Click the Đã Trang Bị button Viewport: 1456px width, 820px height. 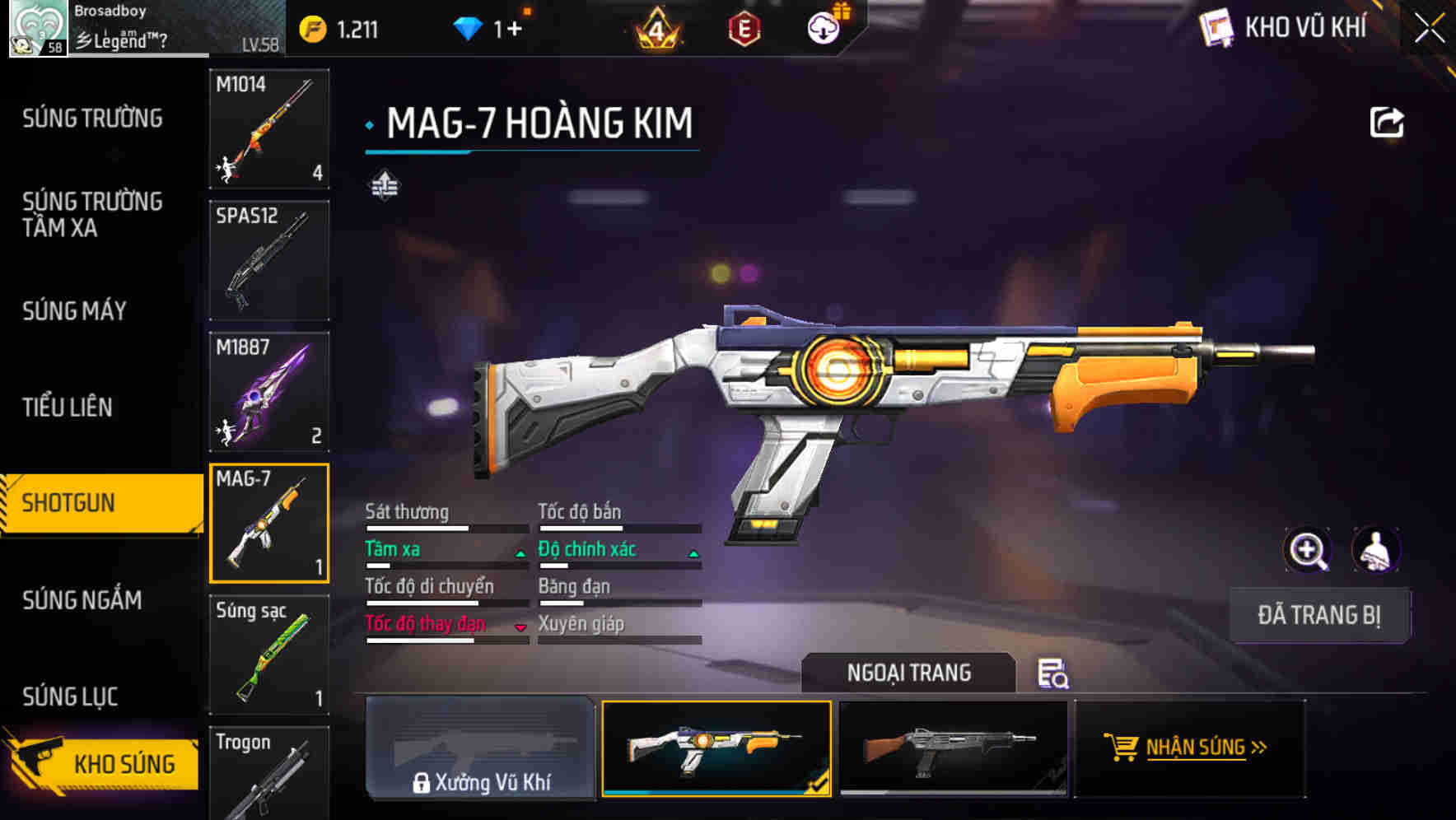[1319, 615]
